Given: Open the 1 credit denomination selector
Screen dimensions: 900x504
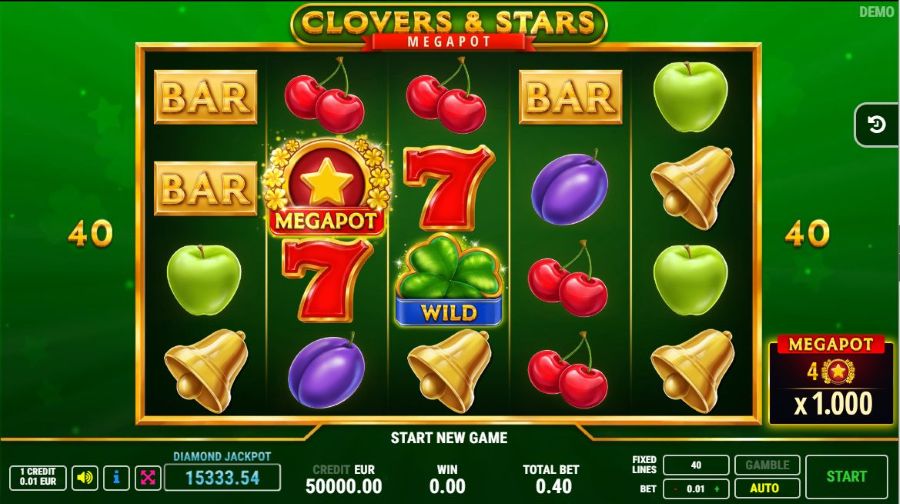Looking at the screenshot, I should click(38, 477).
